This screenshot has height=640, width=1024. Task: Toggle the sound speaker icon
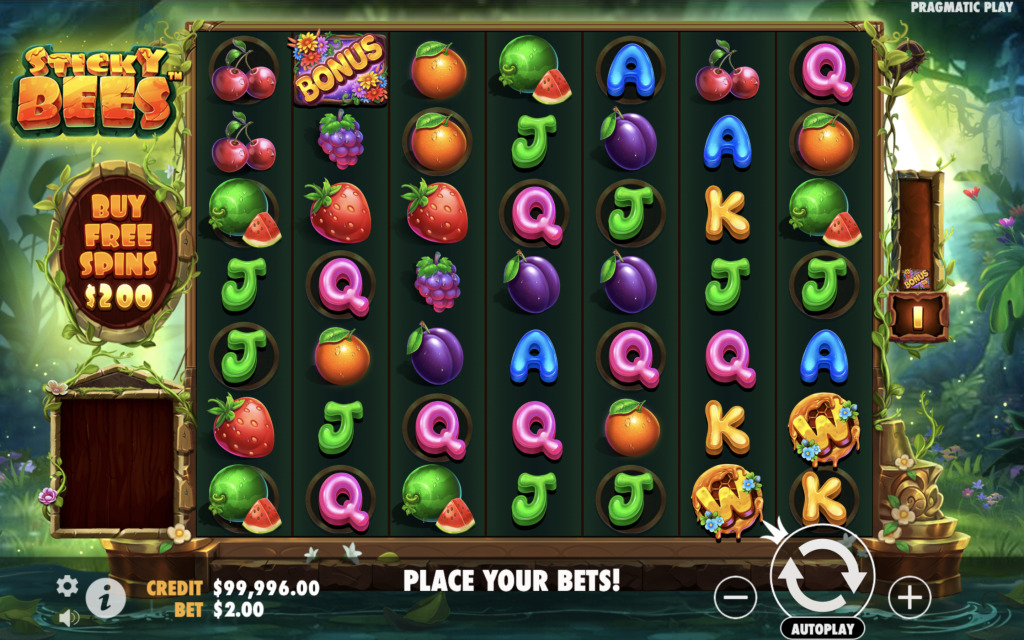point(68,617)
